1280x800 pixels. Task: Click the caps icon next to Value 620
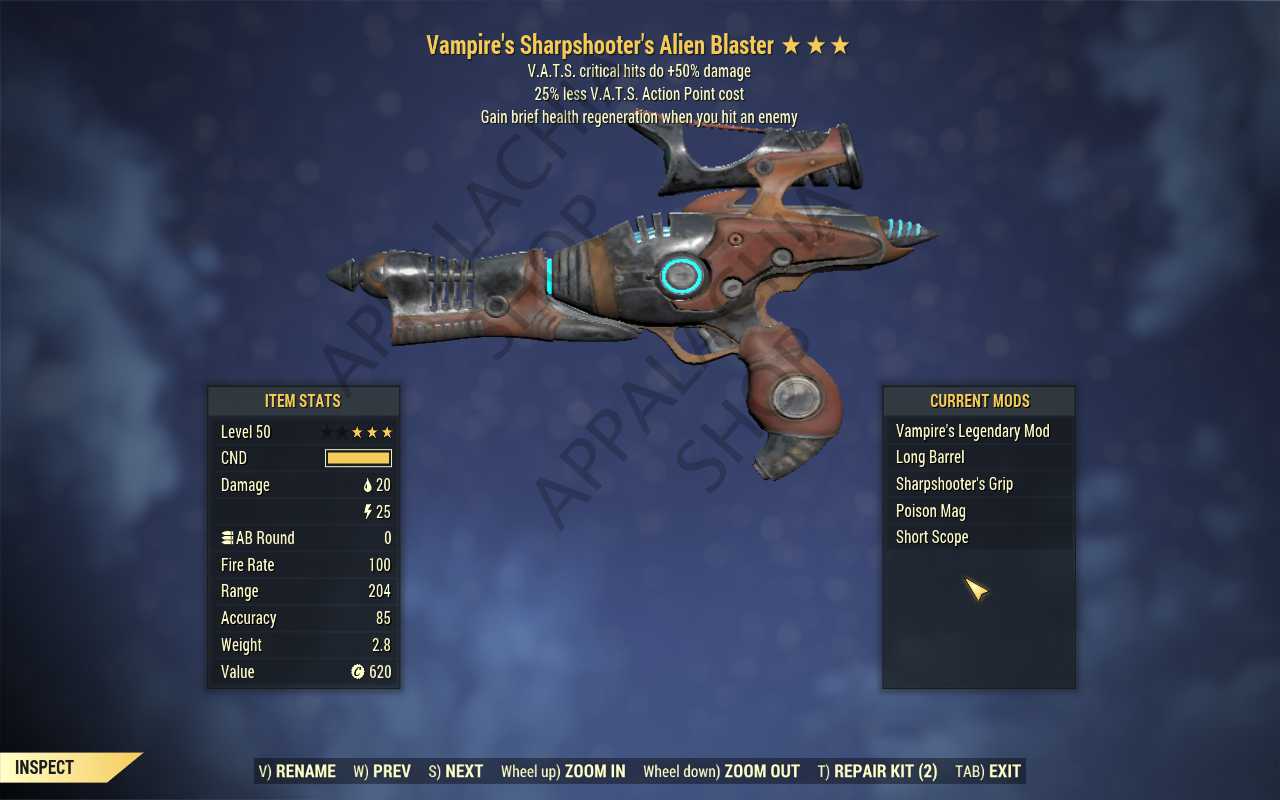(357, 672)
